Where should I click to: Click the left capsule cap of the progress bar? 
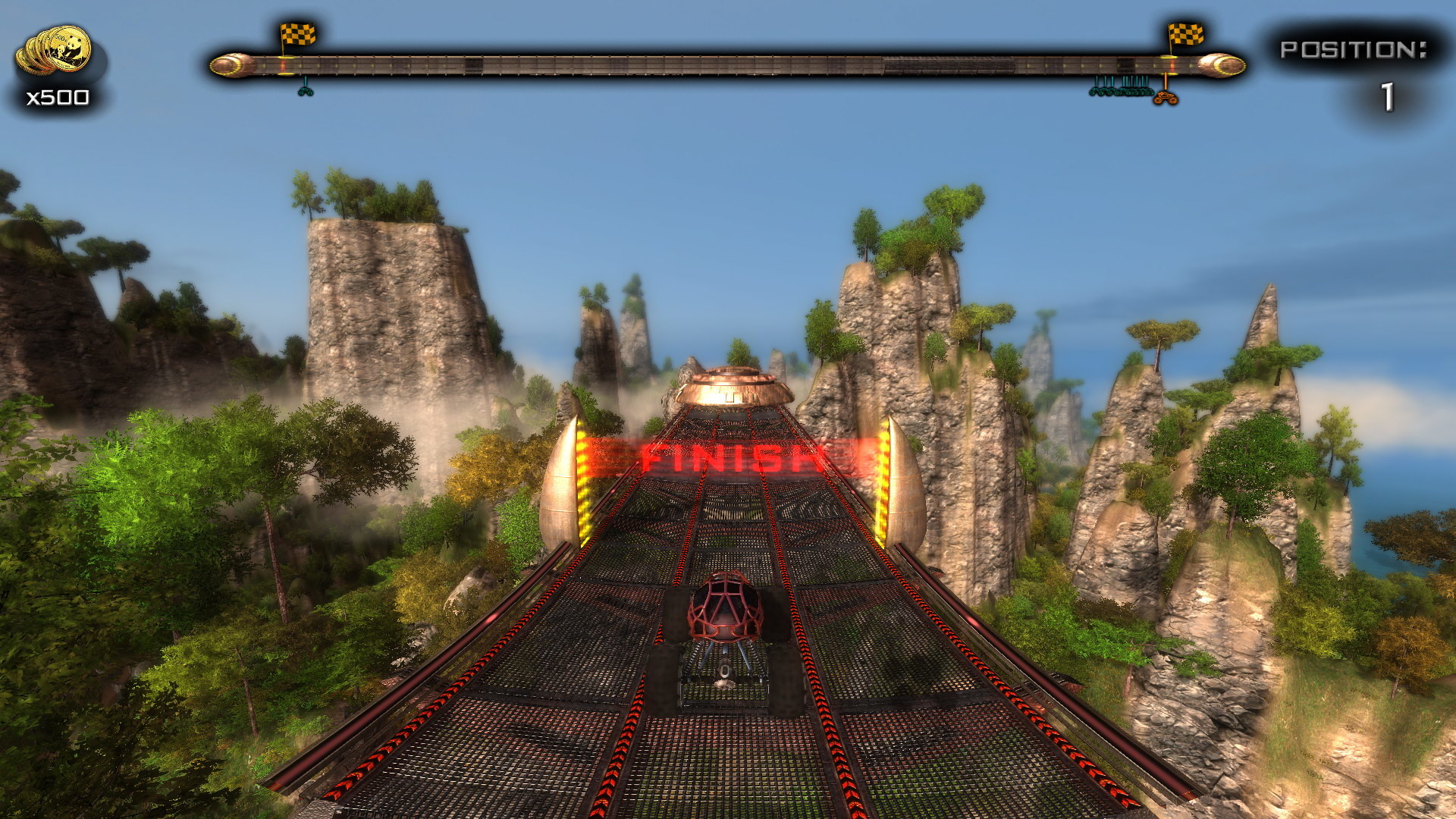227,65
